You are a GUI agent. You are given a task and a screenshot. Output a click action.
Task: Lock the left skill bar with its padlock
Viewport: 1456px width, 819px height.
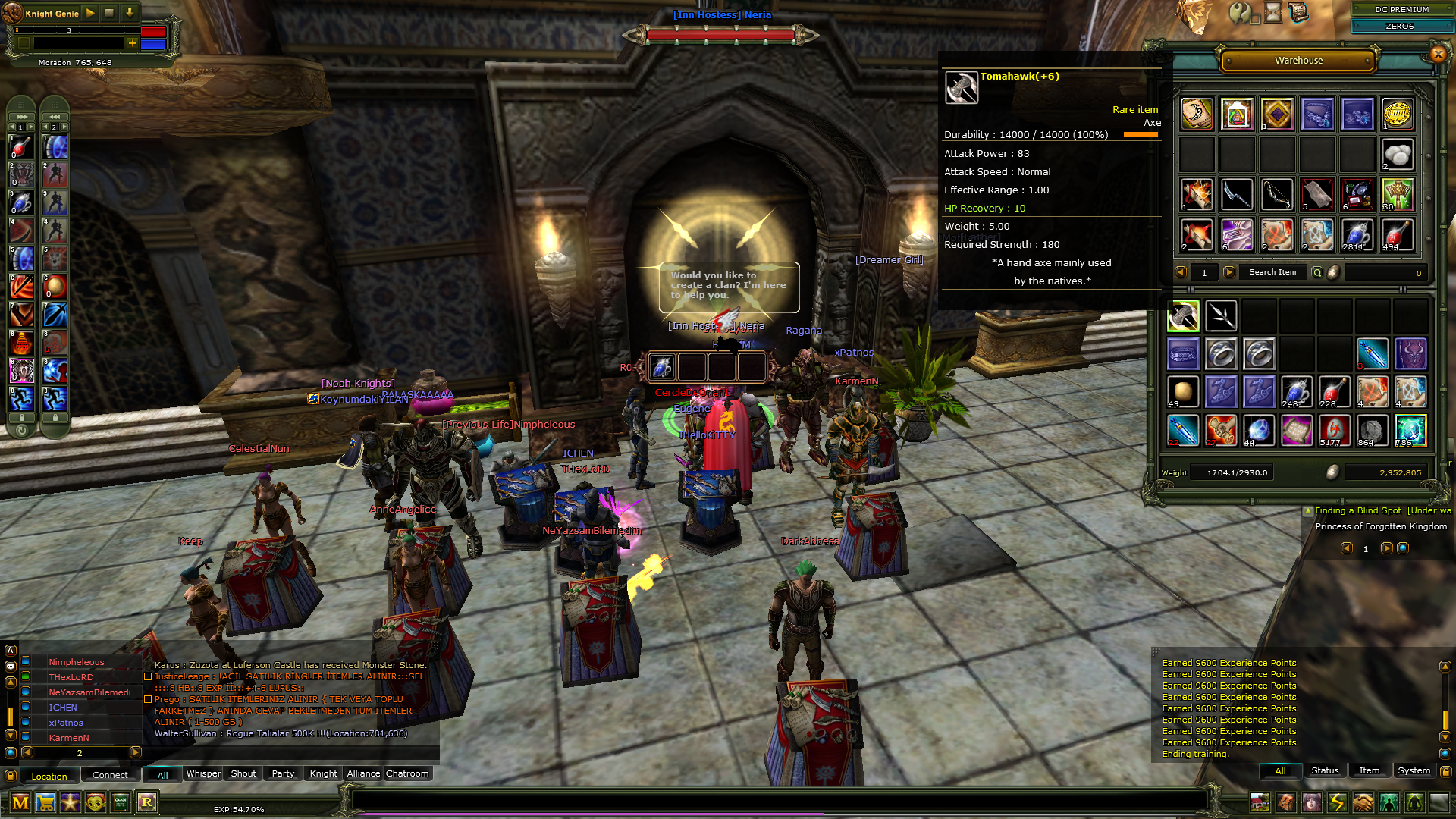[22, 418]
